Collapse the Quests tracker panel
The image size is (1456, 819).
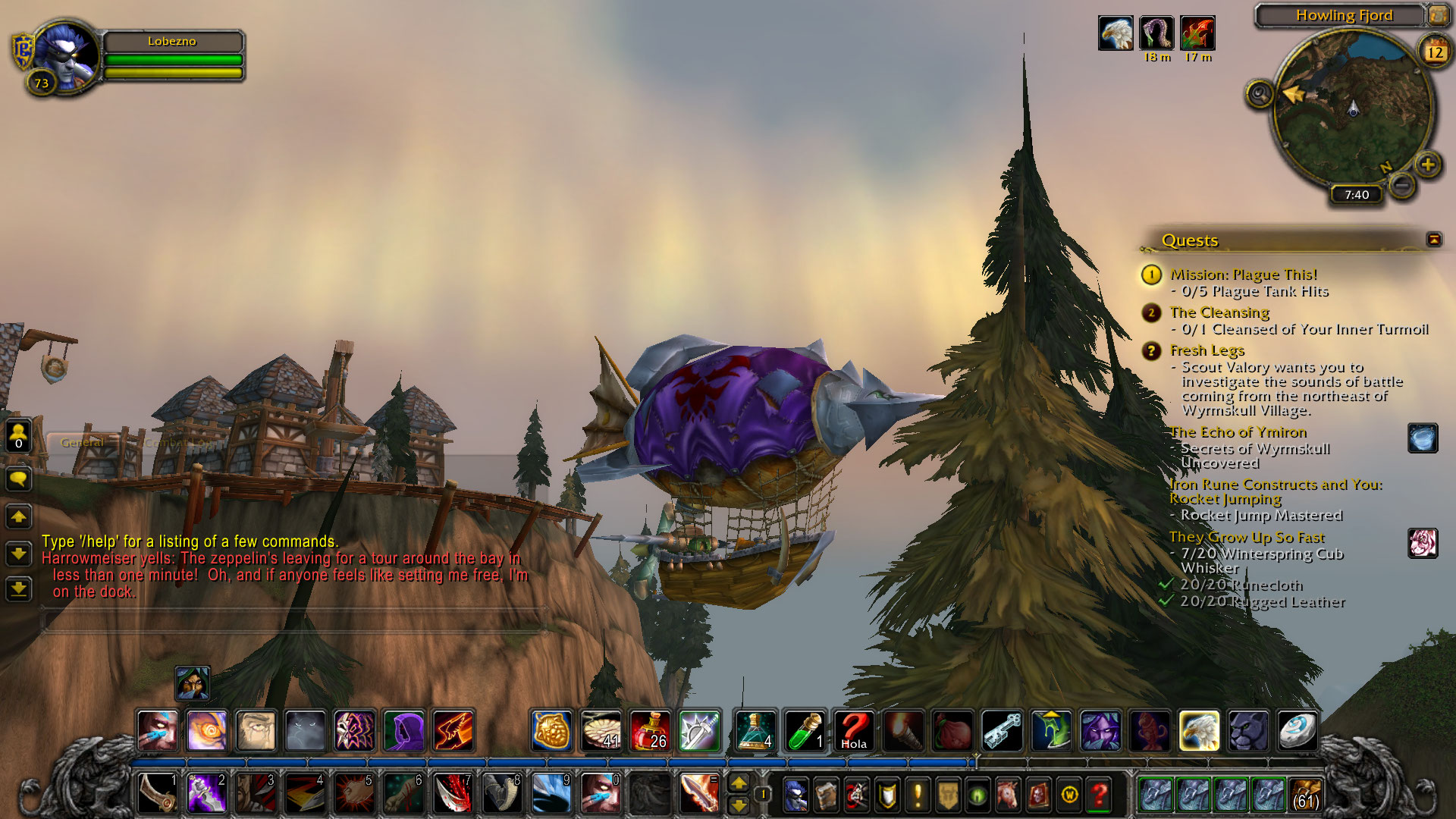1434,240
